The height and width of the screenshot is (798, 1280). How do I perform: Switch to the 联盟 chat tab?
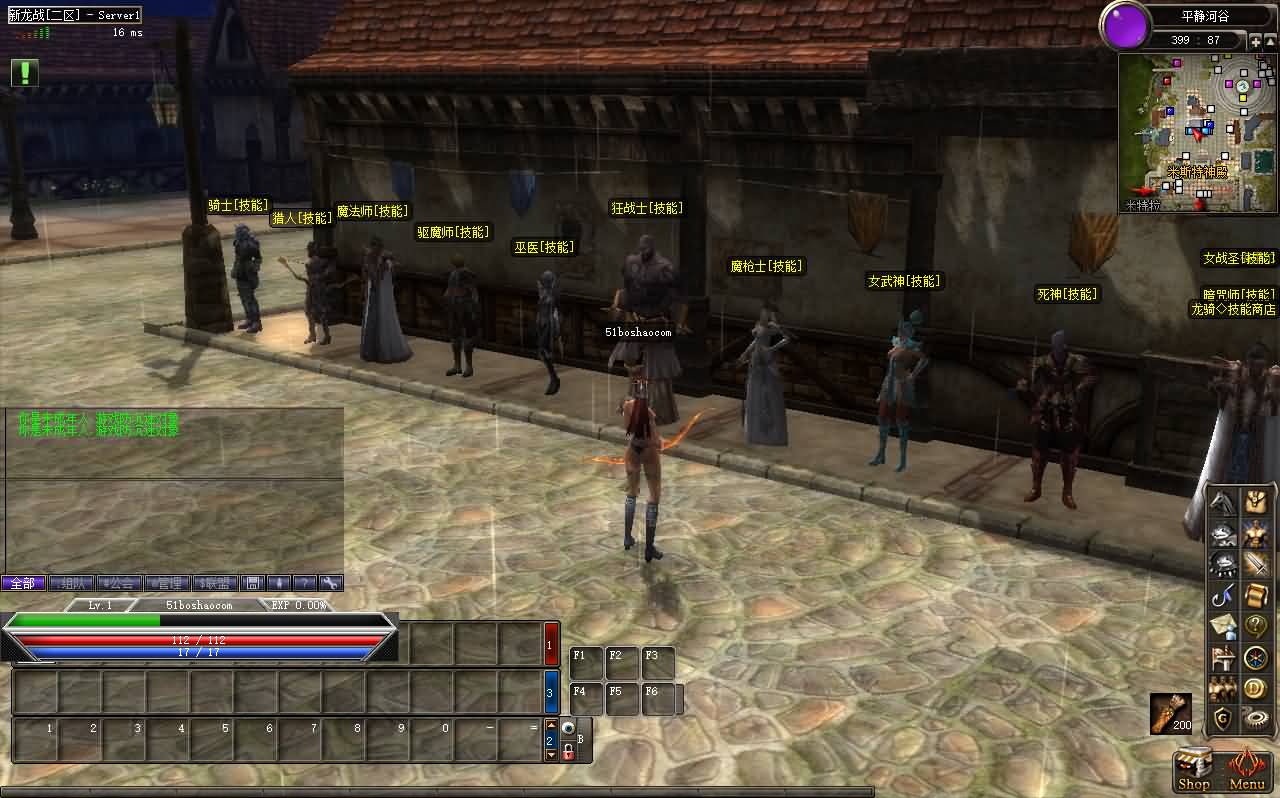pos(215,583)
